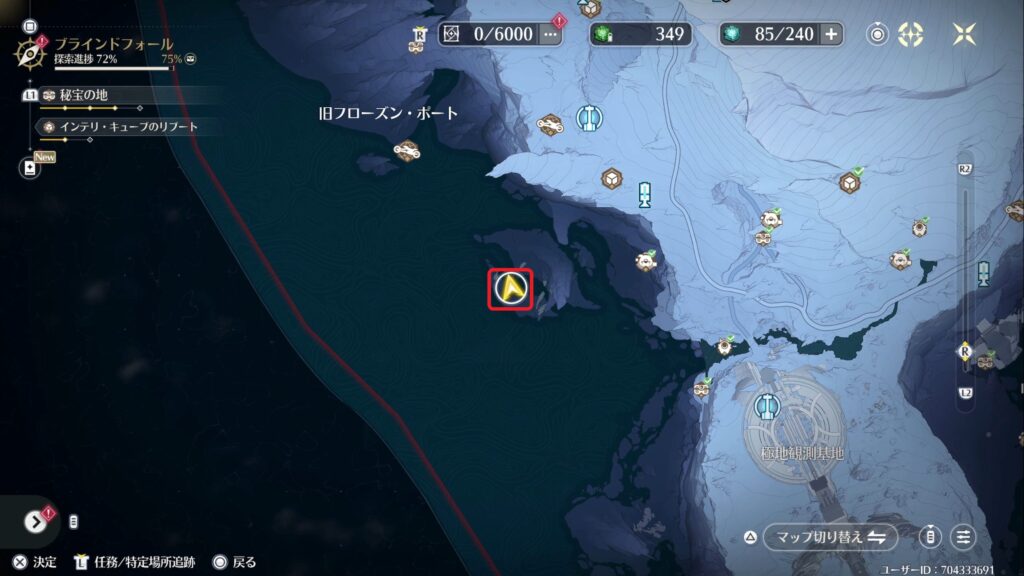The image size is (1024, 576).
Task: Add more with the plus button beside 85/240
Action: pyautogui.click(x=831, y=34)
